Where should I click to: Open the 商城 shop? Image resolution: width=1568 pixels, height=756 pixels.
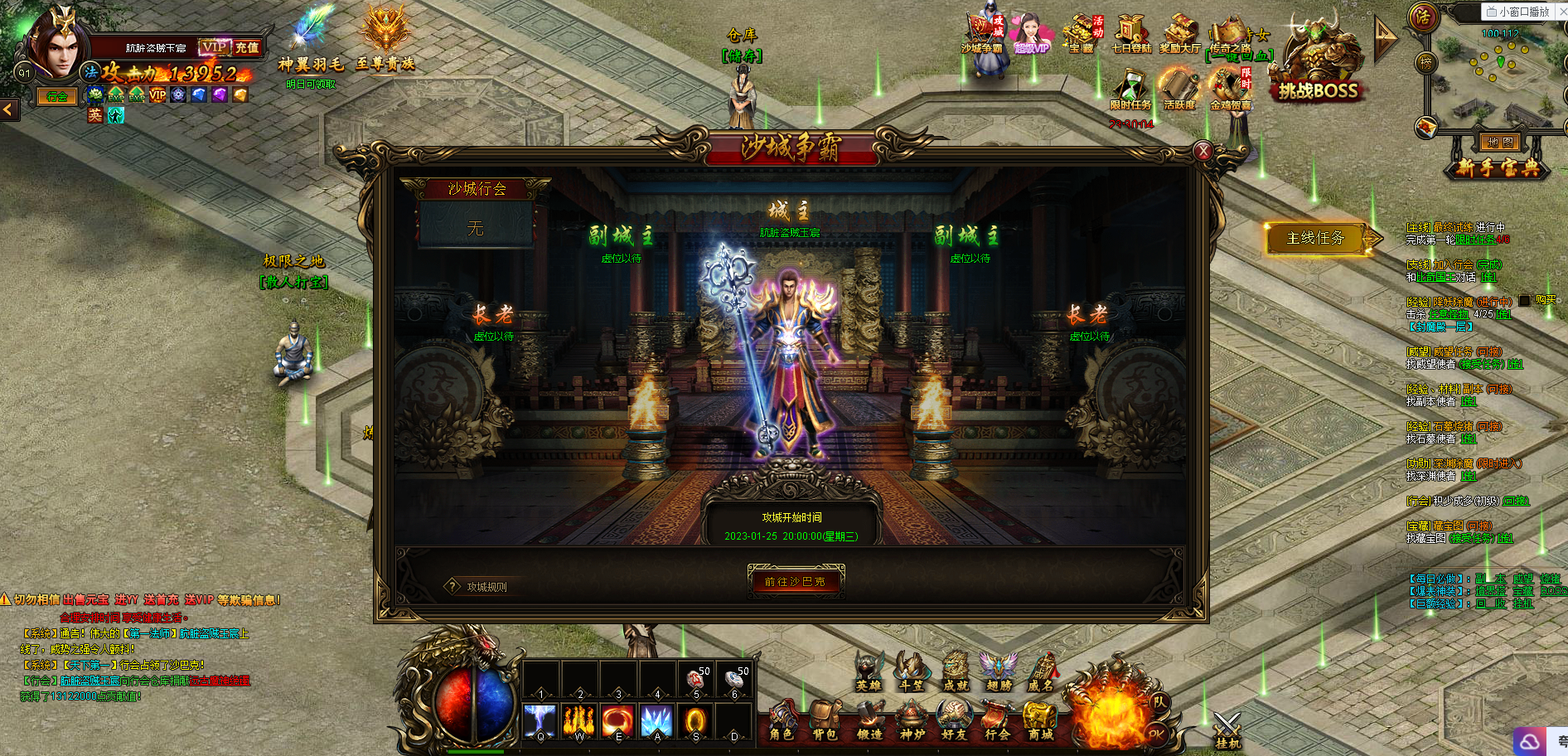(1040, 720)
